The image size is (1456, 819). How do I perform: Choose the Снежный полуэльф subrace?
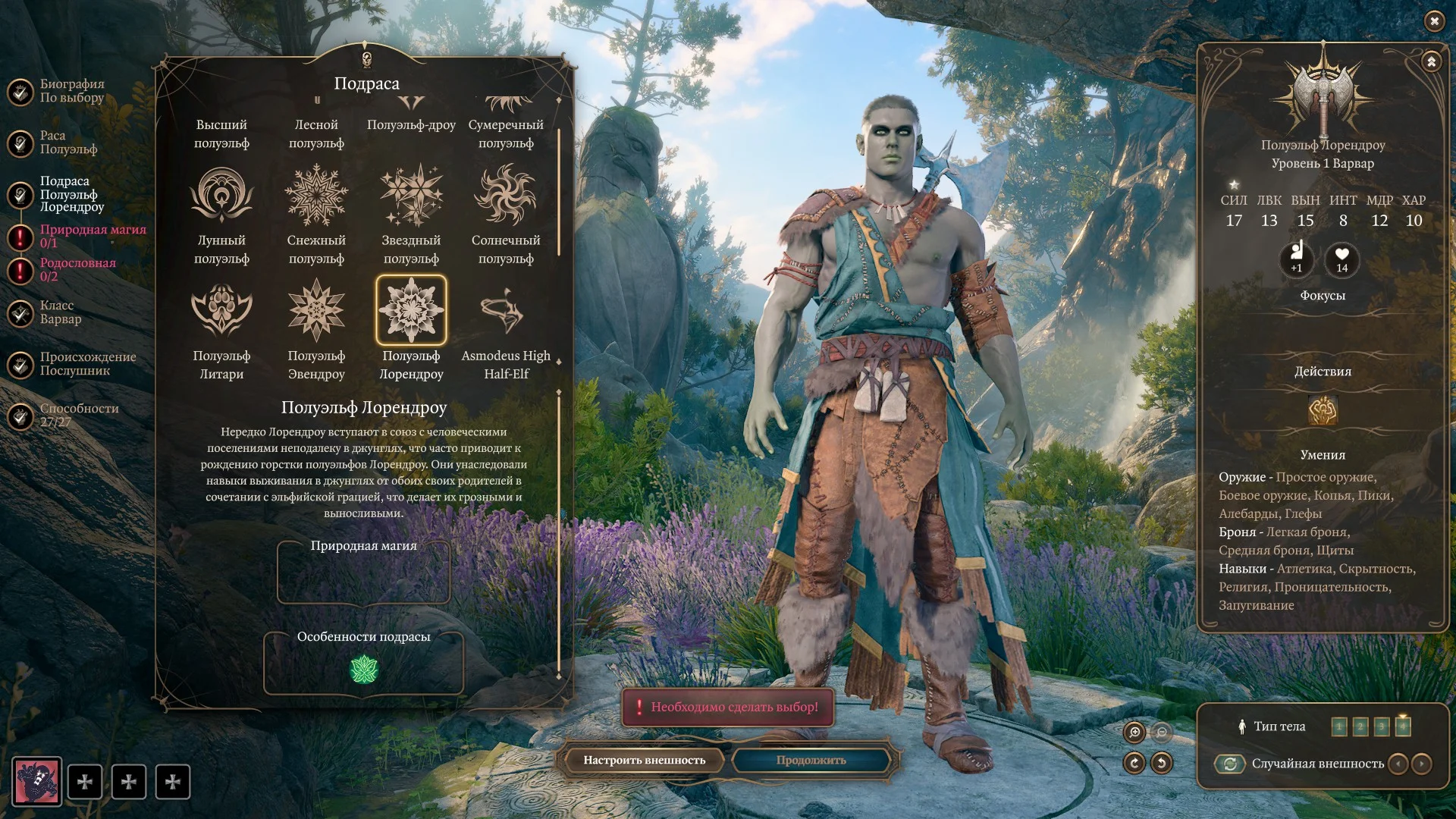click(316, 196)
